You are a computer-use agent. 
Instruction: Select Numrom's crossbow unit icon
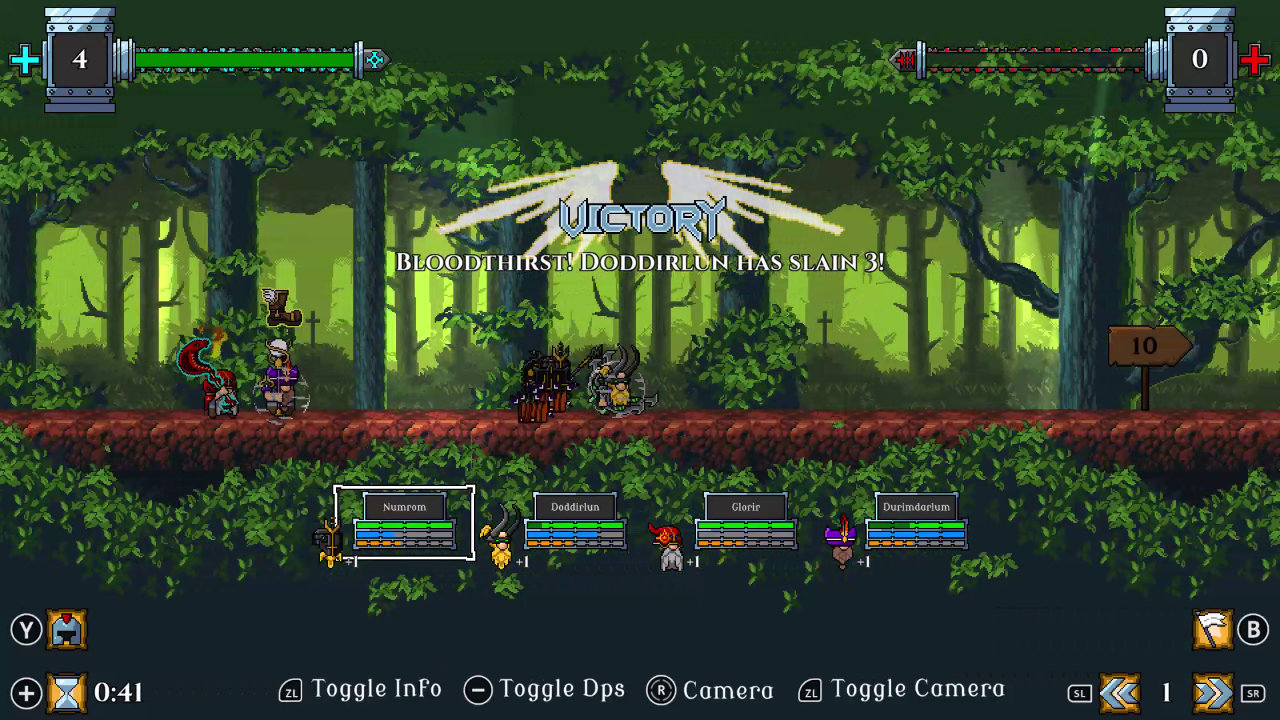click(x=328, y=537)
